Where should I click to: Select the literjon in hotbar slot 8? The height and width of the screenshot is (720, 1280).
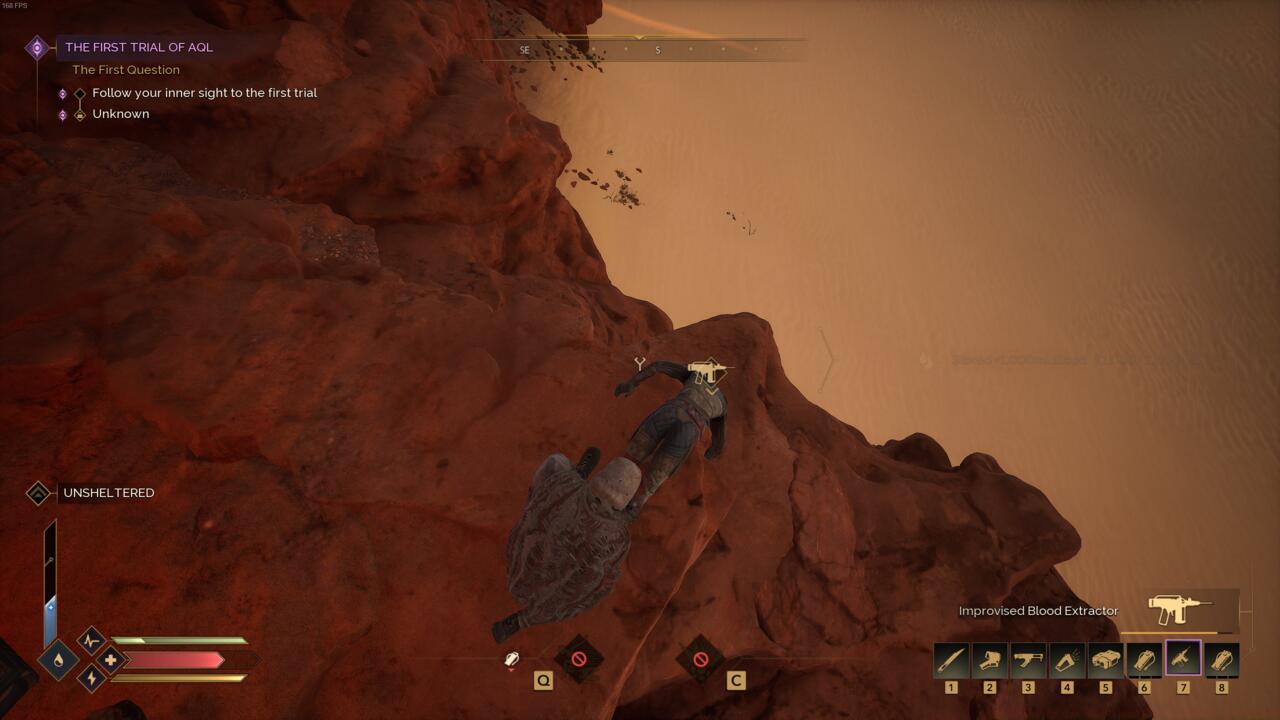click(x=1220, y=660)
